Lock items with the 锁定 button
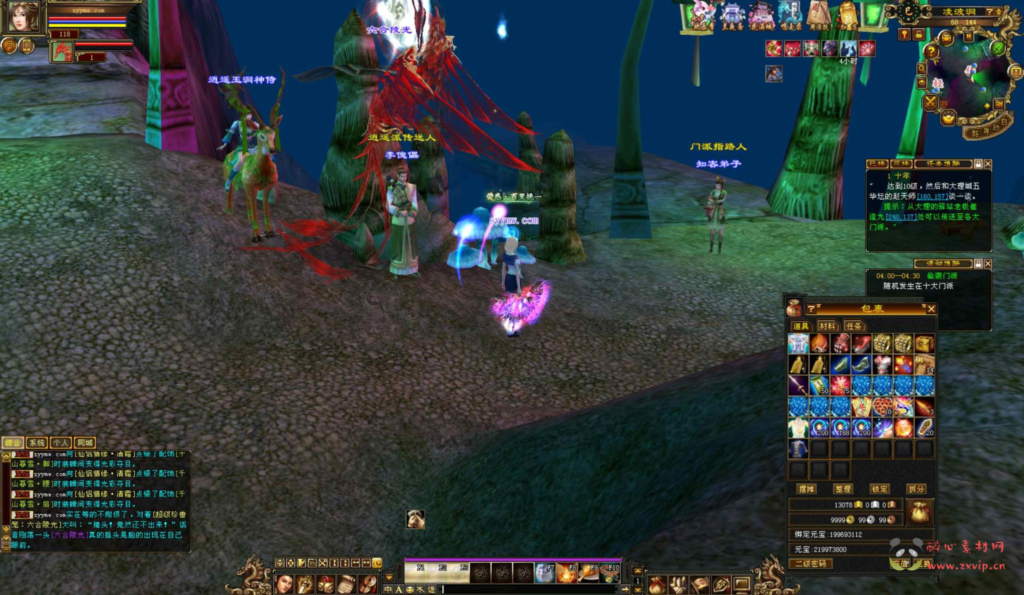 [879, 489]
